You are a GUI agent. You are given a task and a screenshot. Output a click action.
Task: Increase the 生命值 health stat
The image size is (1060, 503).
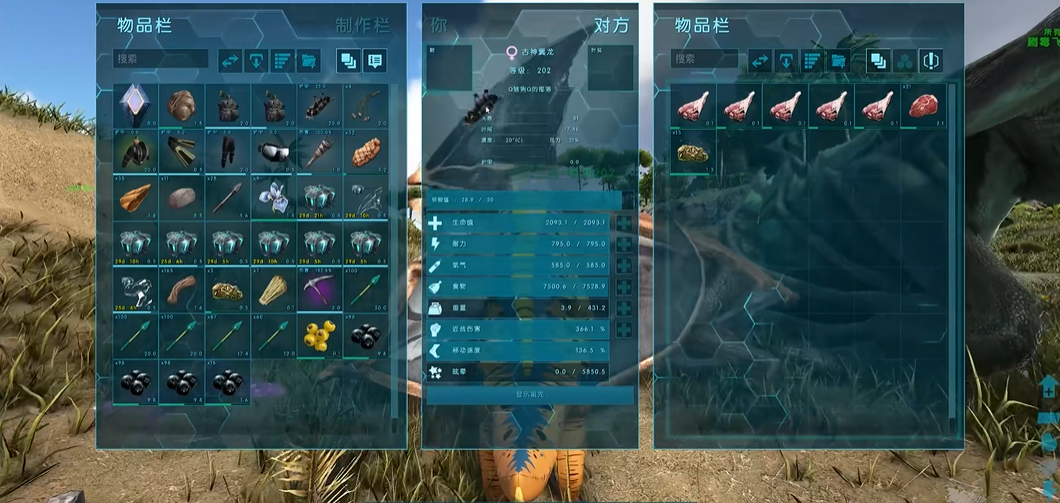pyautogui.click(x=625, y=222)
